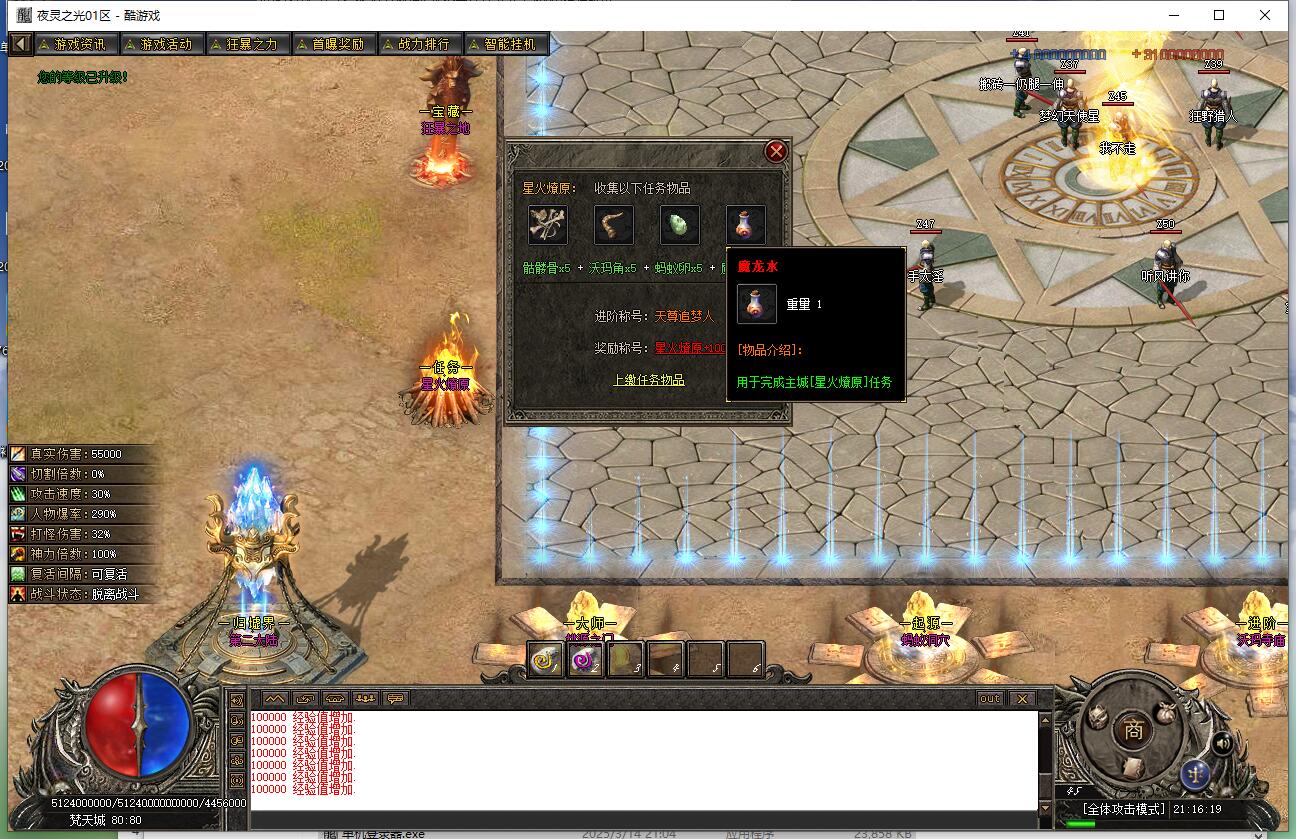Open the 商 merchant shop button
The image size is (1296, 839).
[1136, 730]
